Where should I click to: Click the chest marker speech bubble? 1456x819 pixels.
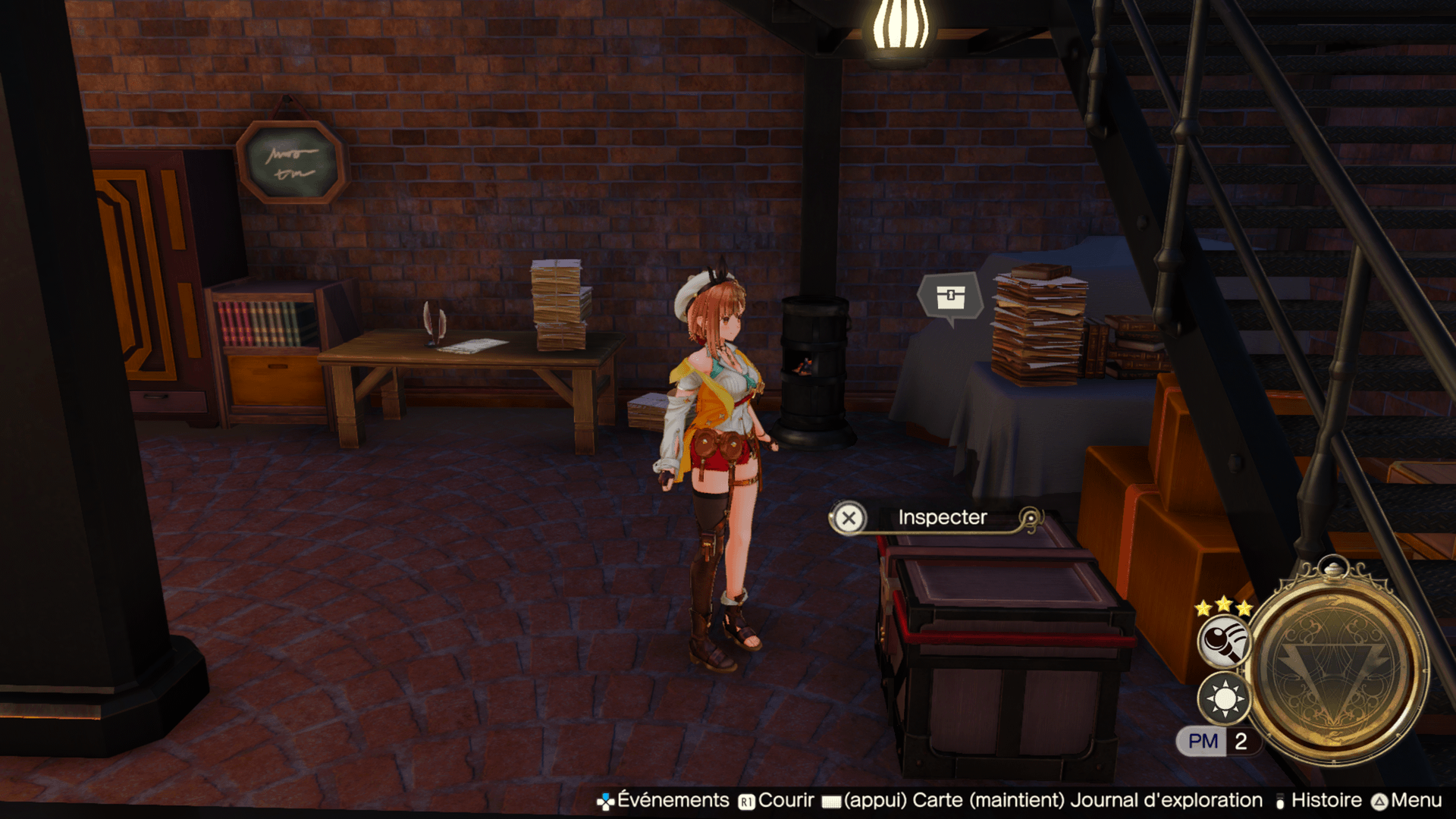(950, 297)
